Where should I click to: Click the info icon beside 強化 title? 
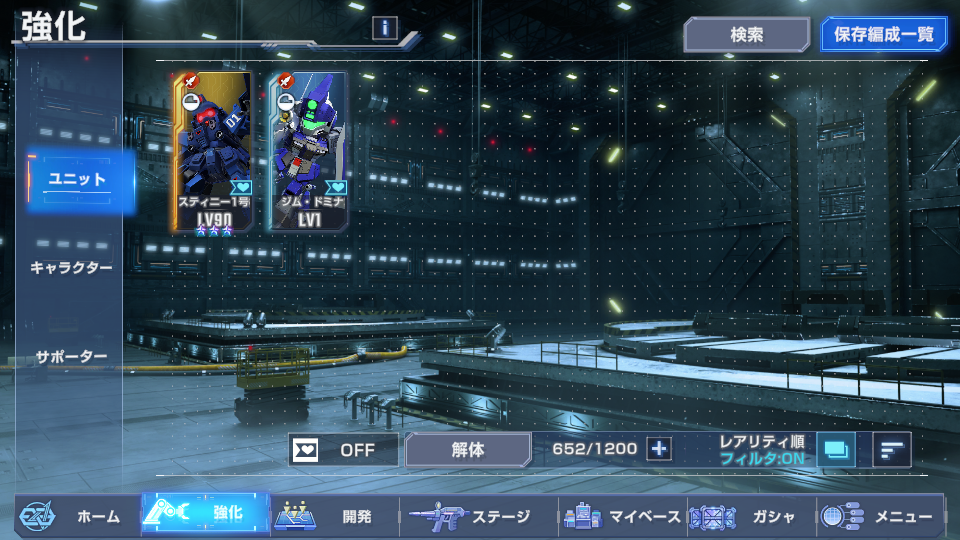pos(385,28)
